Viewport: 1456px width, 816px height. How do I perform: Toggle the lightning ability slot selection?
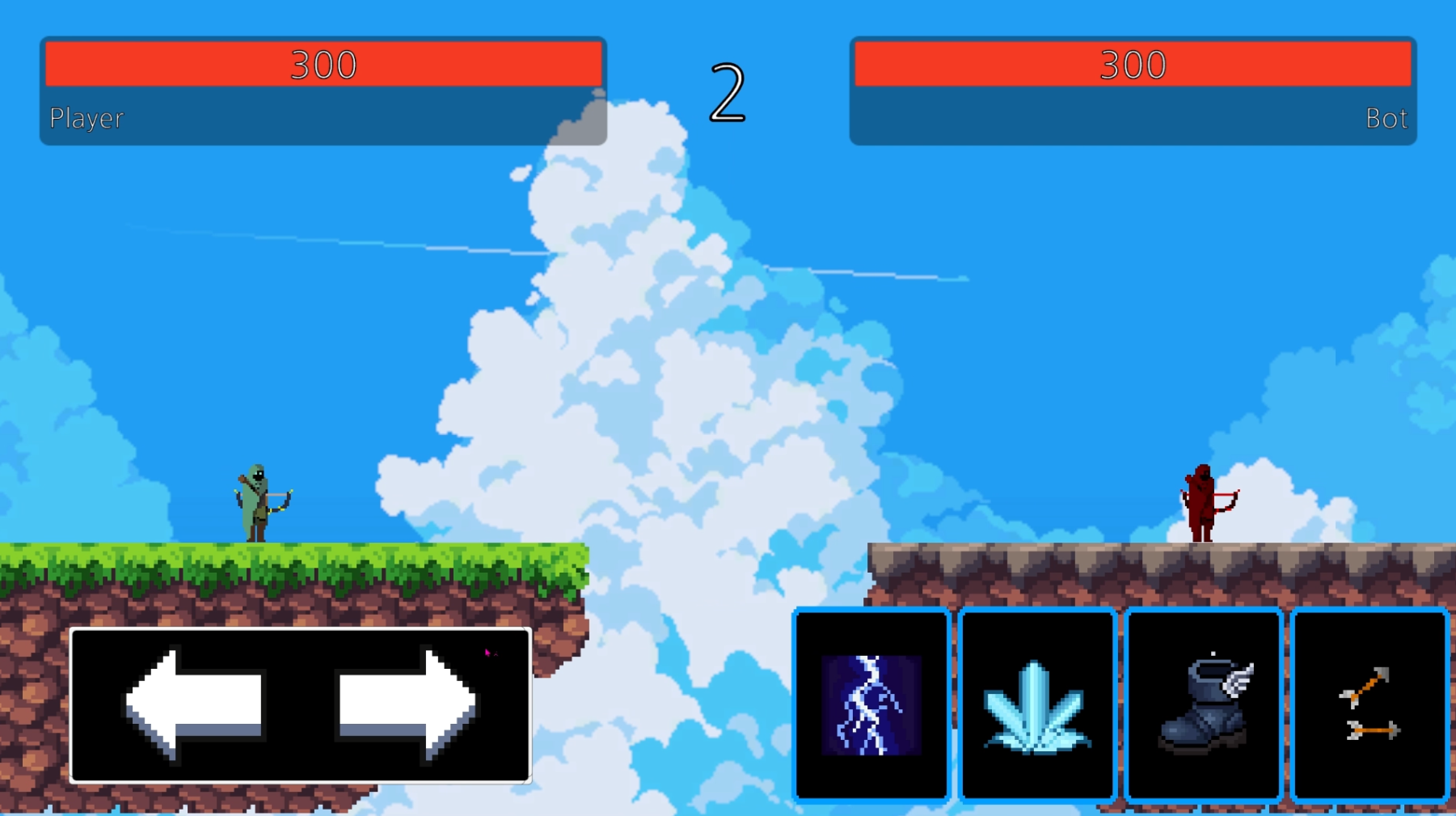coord(871,704)
